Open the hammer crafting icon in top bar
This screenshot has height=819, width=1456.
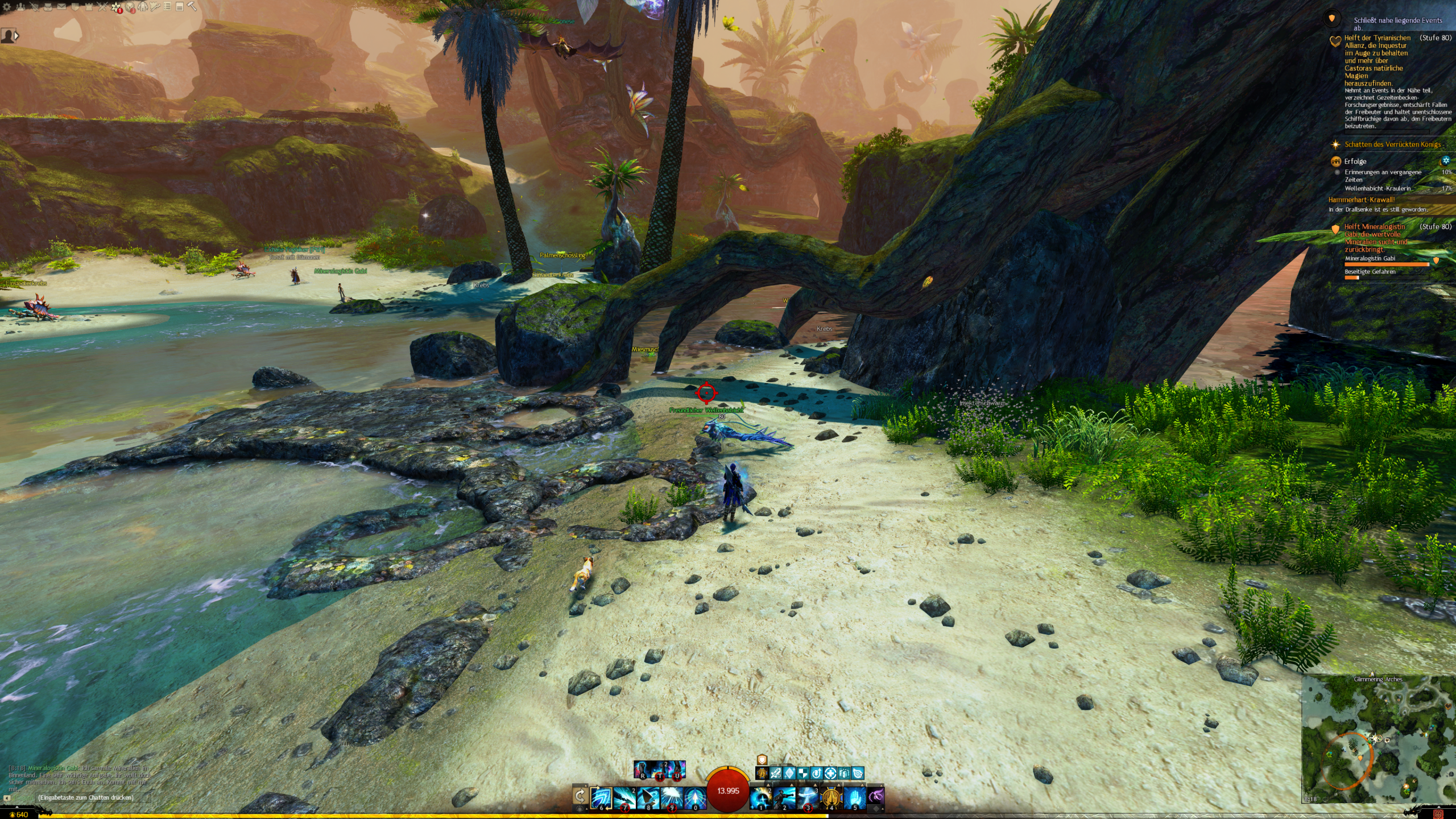(x=192, y=7)
